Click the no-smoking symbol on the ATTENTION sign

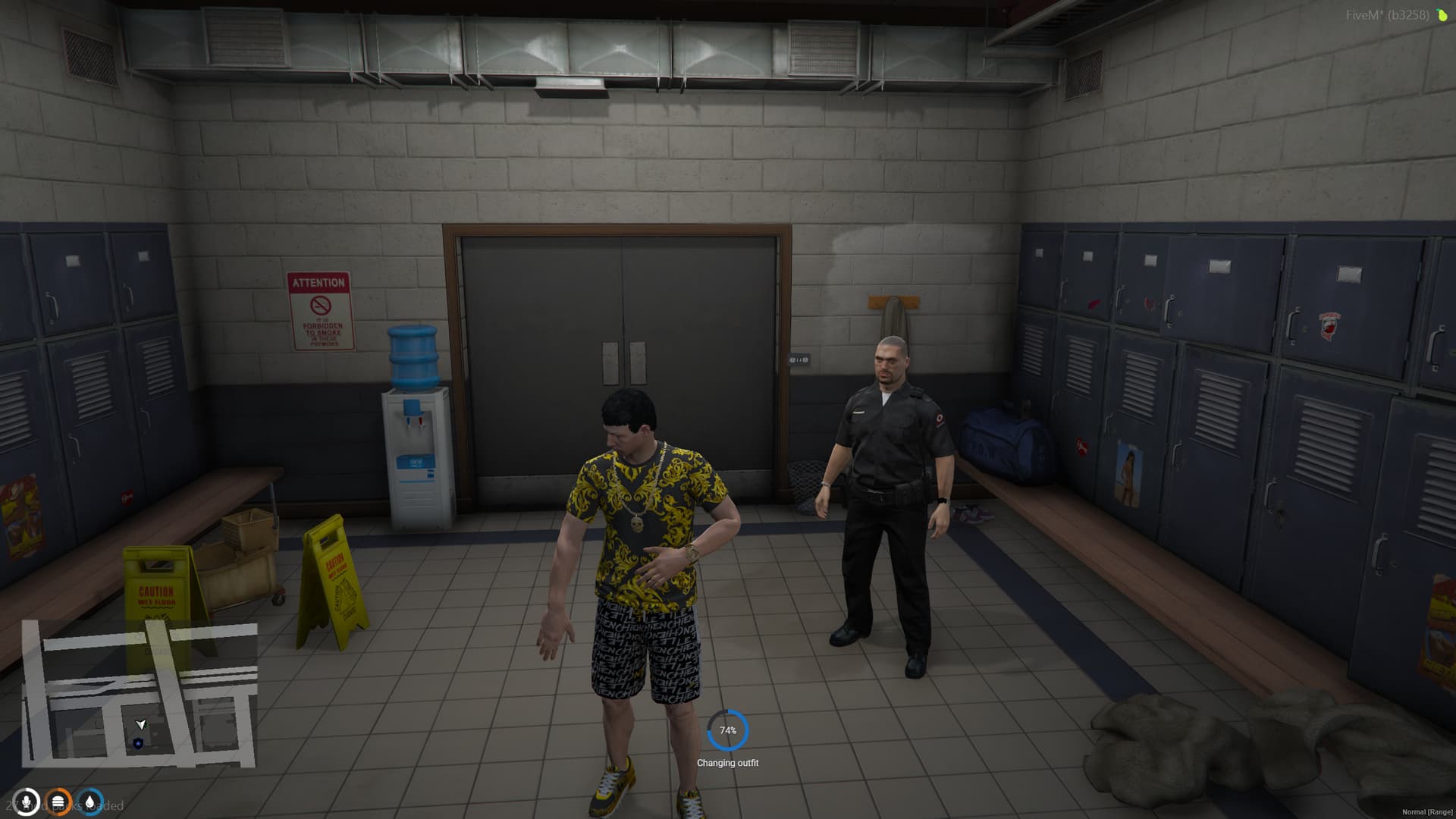320,305
